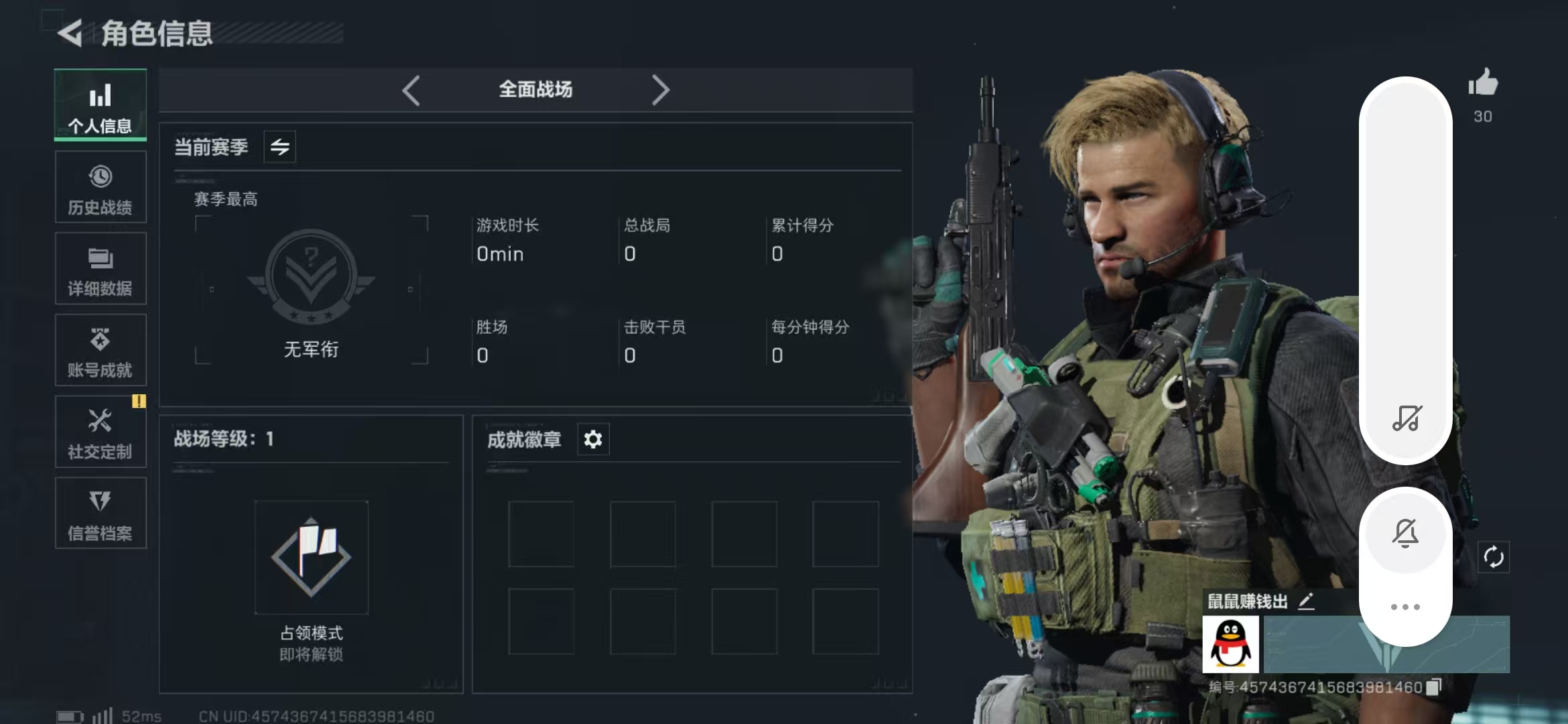Show the 信誉档案 tab
1568x724 pixels.
[x=101, y=514]
